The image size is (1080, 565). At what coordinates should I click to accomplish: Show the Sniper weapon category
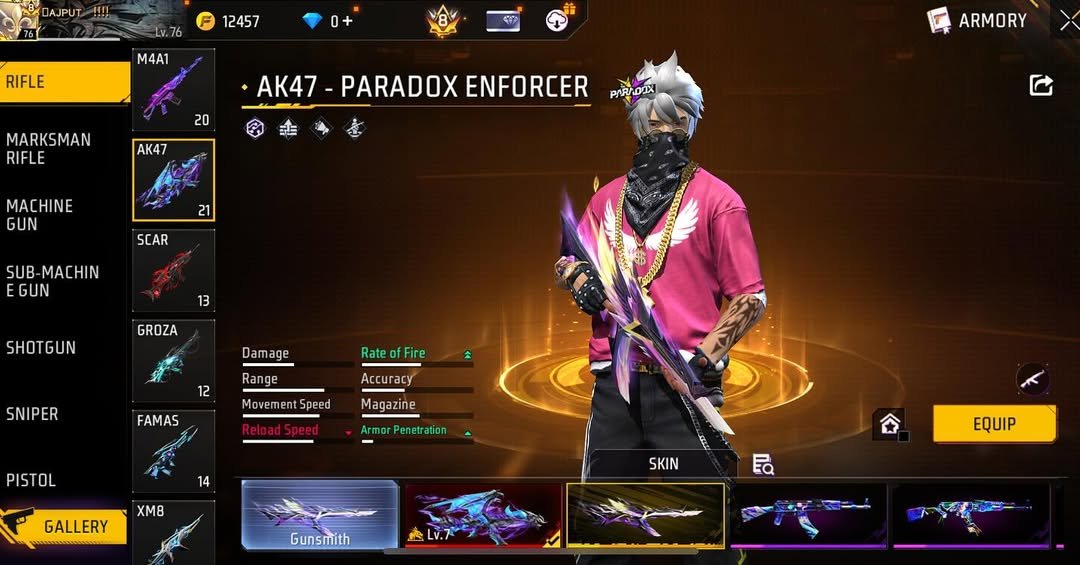(32, 414)
